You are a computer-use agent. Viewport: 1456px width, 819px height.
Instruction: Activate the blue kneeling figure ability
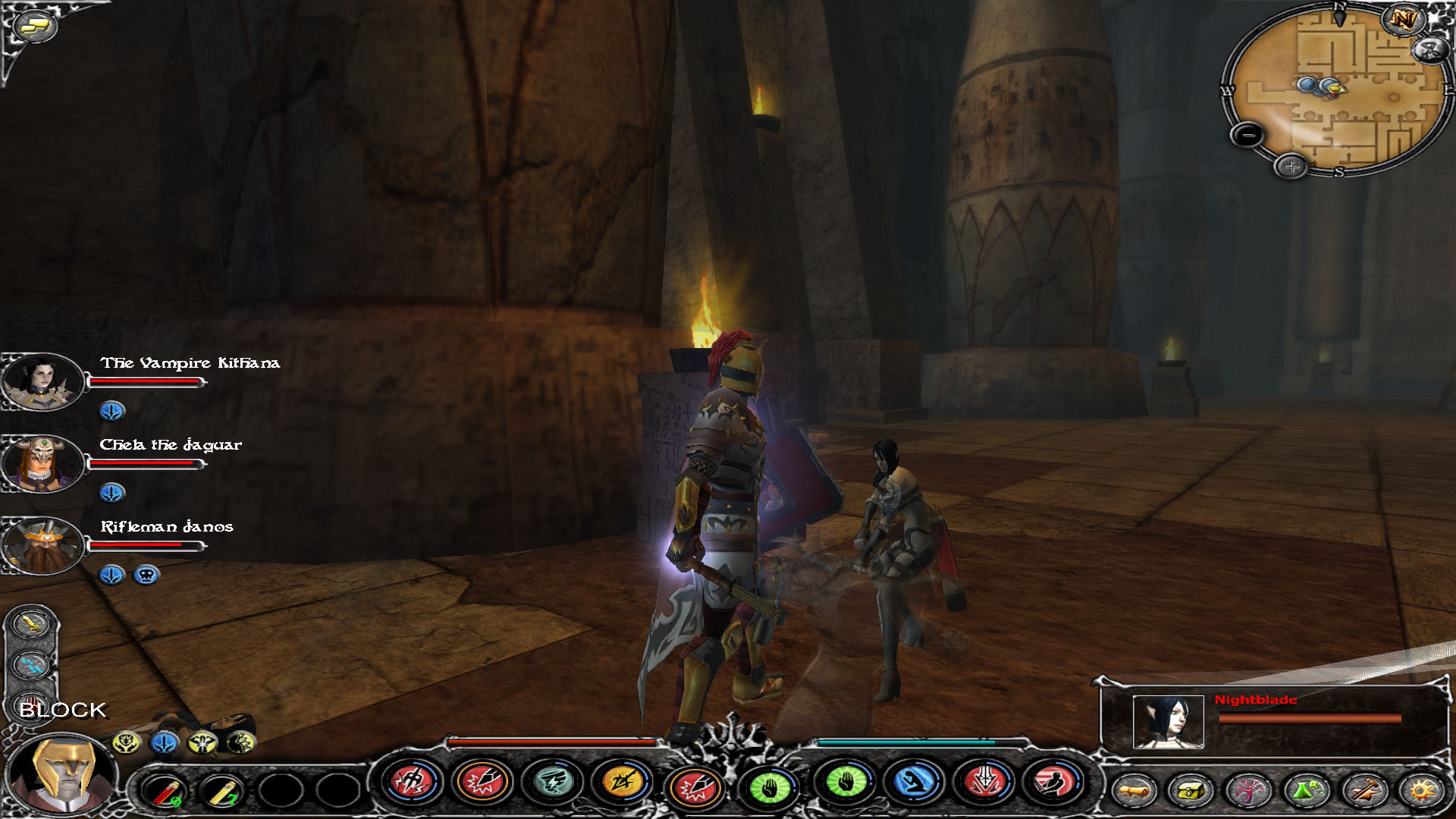coord(915,782)
